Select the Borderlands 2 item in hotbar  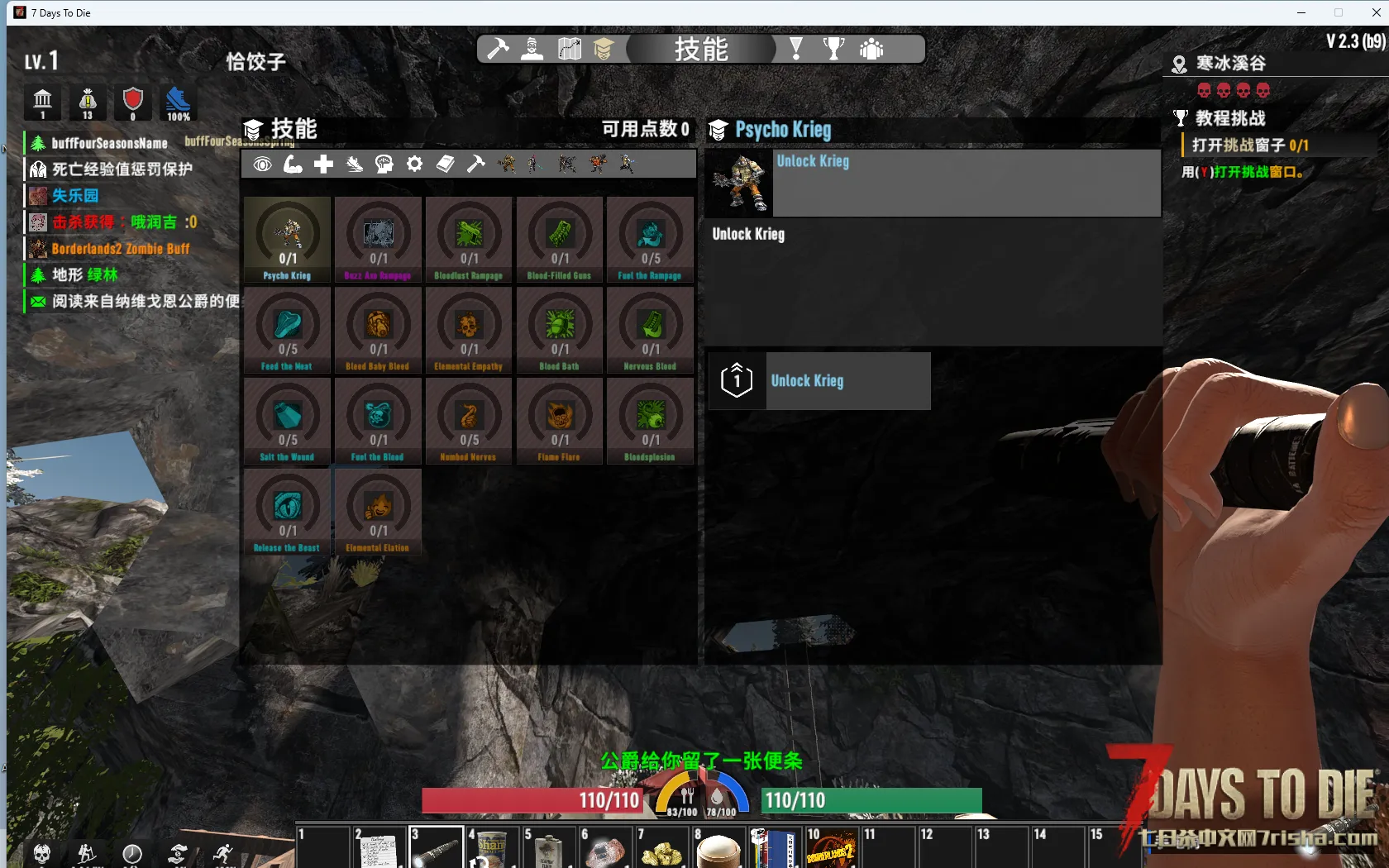click(x=830, y=847)
